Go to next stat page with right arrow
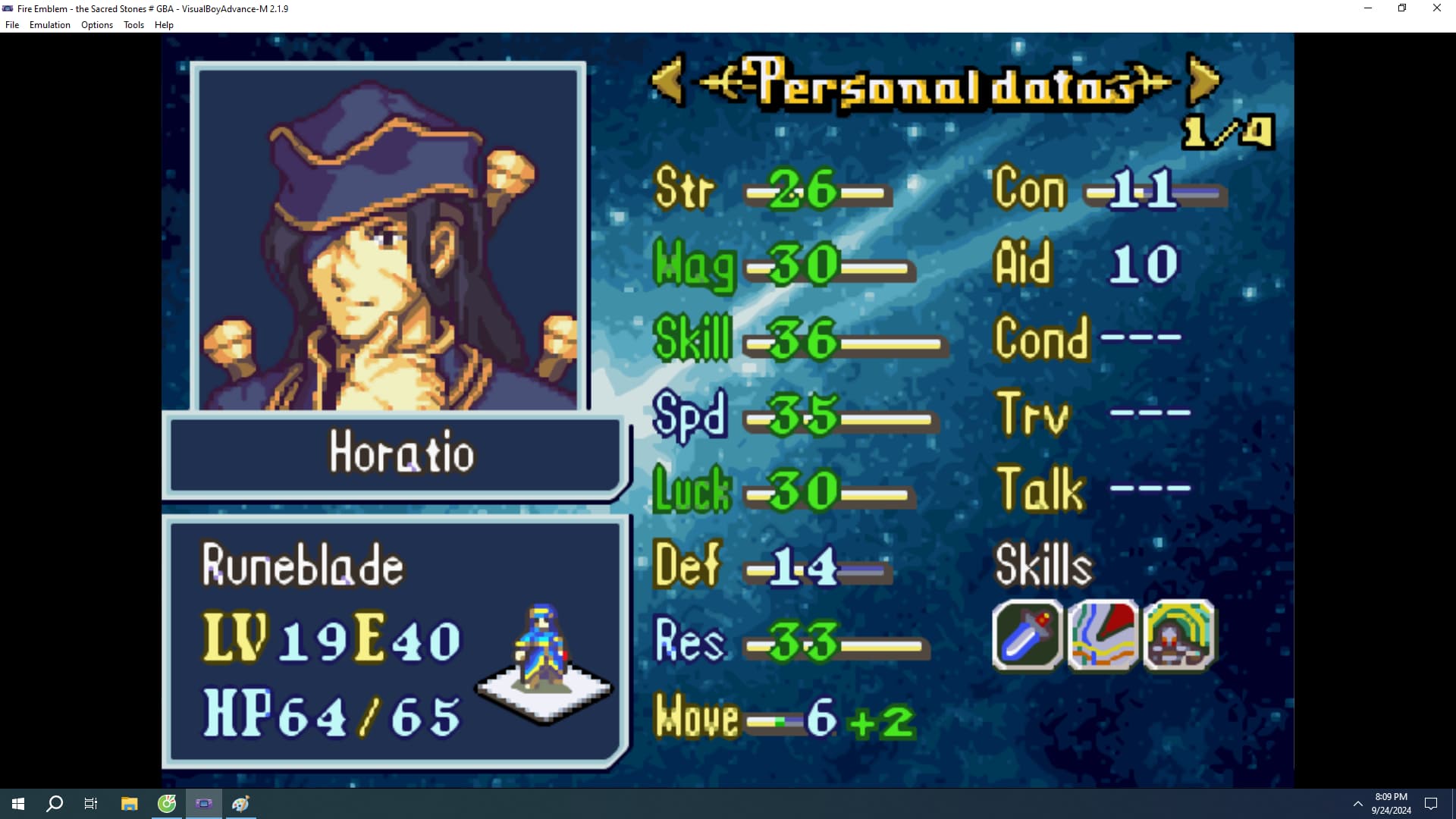Screen dimensions: 1456x819 tap(1203, 79)
